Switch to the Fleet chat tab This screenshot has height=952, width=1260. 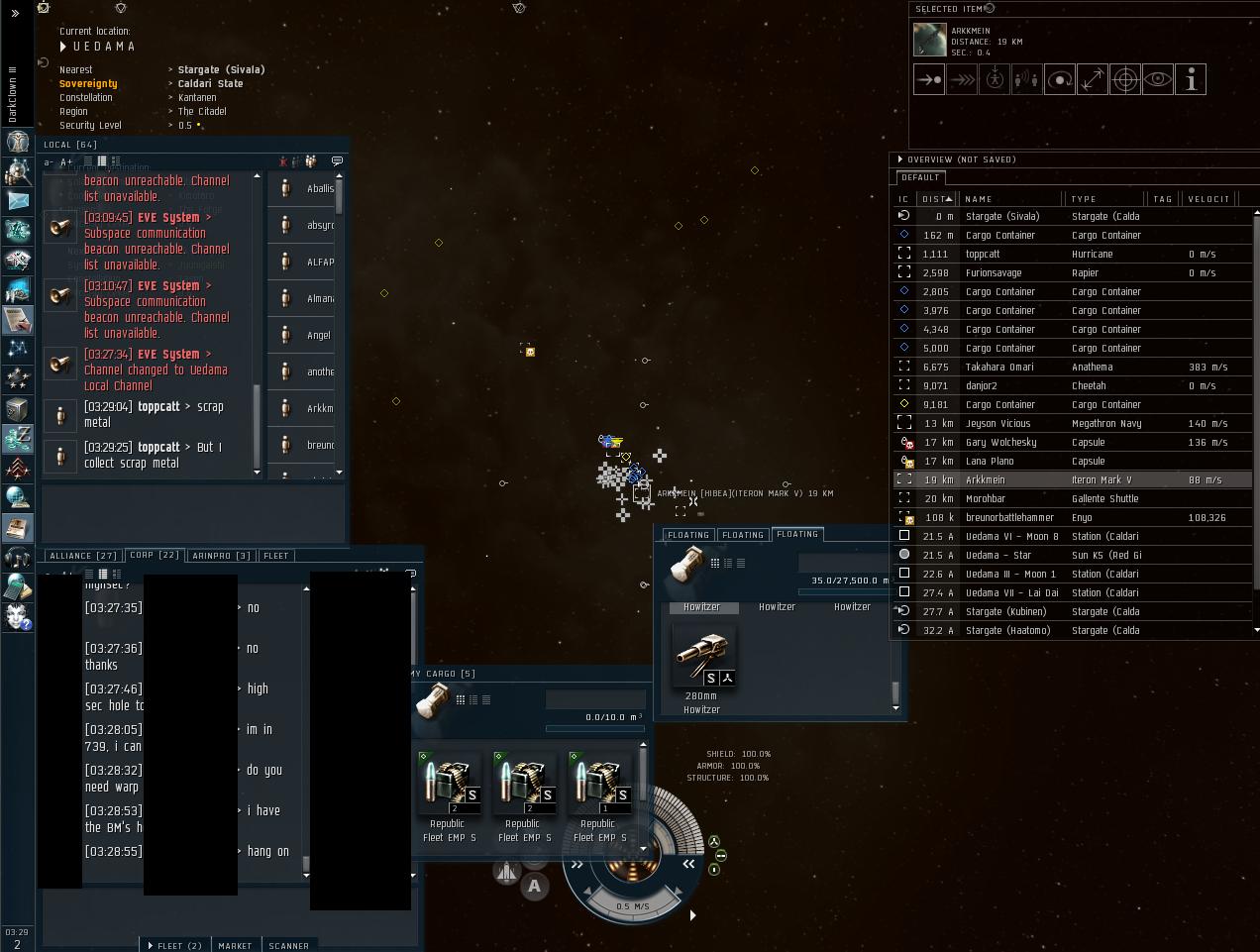pyautogui.click(x=276, y=556)
